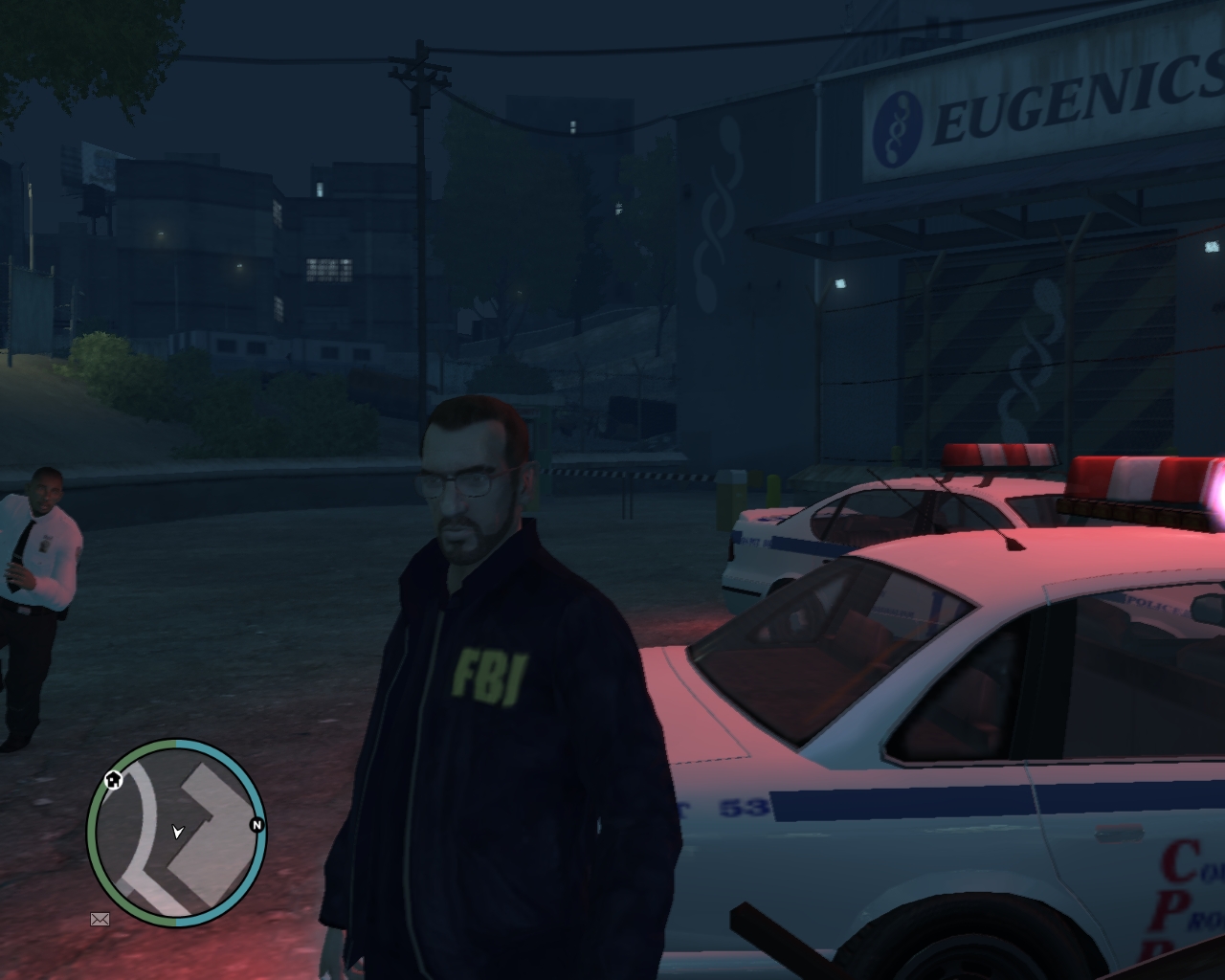
Task: Click the white player arrow on the minimap
Action: pos(177,832)
